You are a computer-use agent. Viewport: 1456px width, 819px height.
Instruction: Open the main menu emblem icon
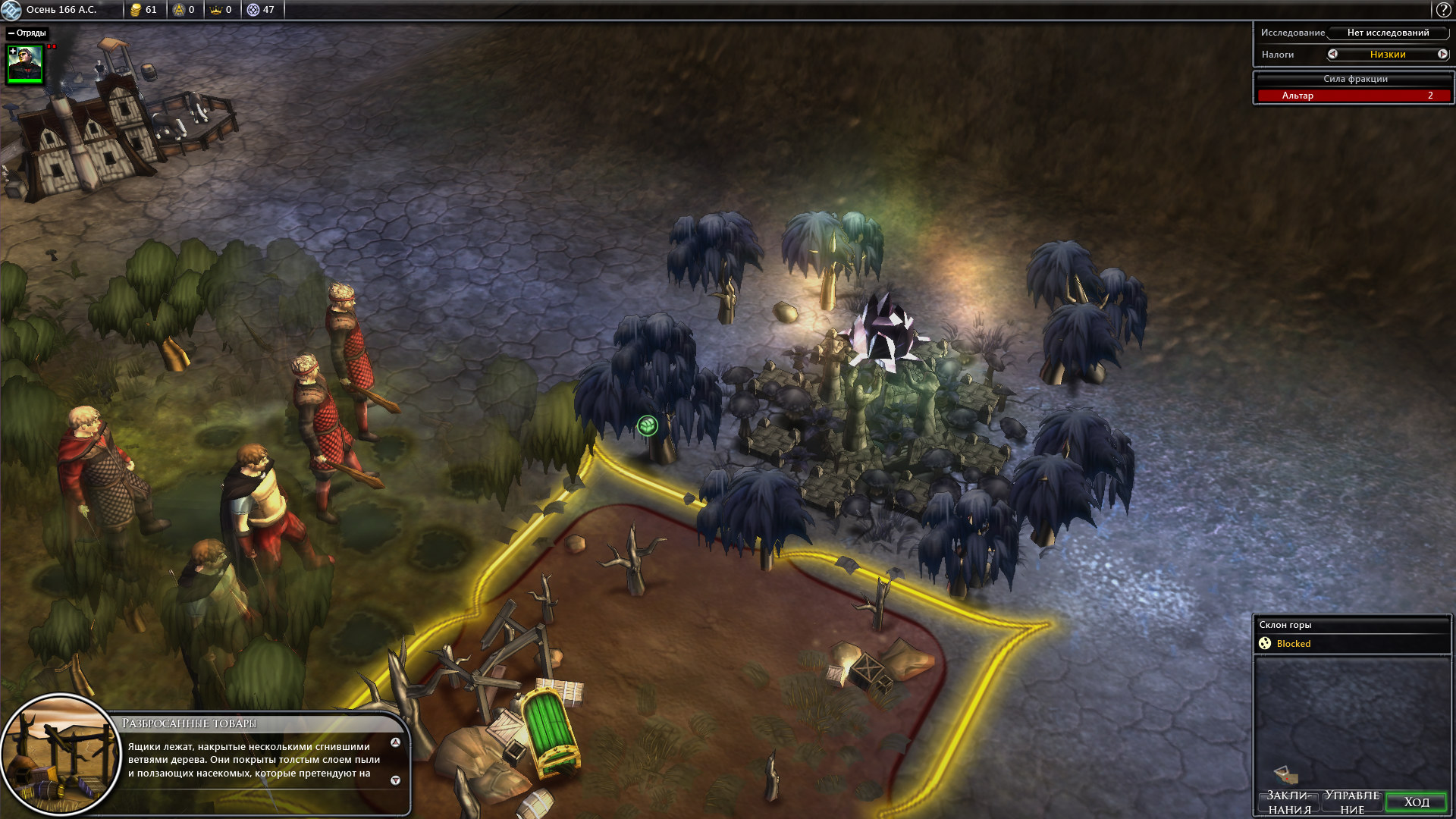[11, 10]
